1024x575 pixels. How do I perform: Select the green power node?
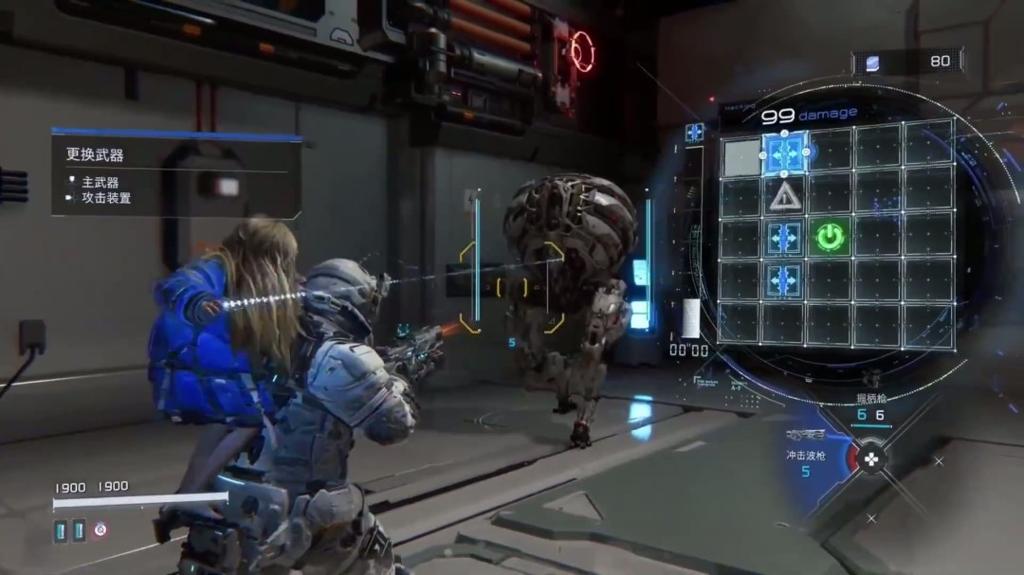830,237
